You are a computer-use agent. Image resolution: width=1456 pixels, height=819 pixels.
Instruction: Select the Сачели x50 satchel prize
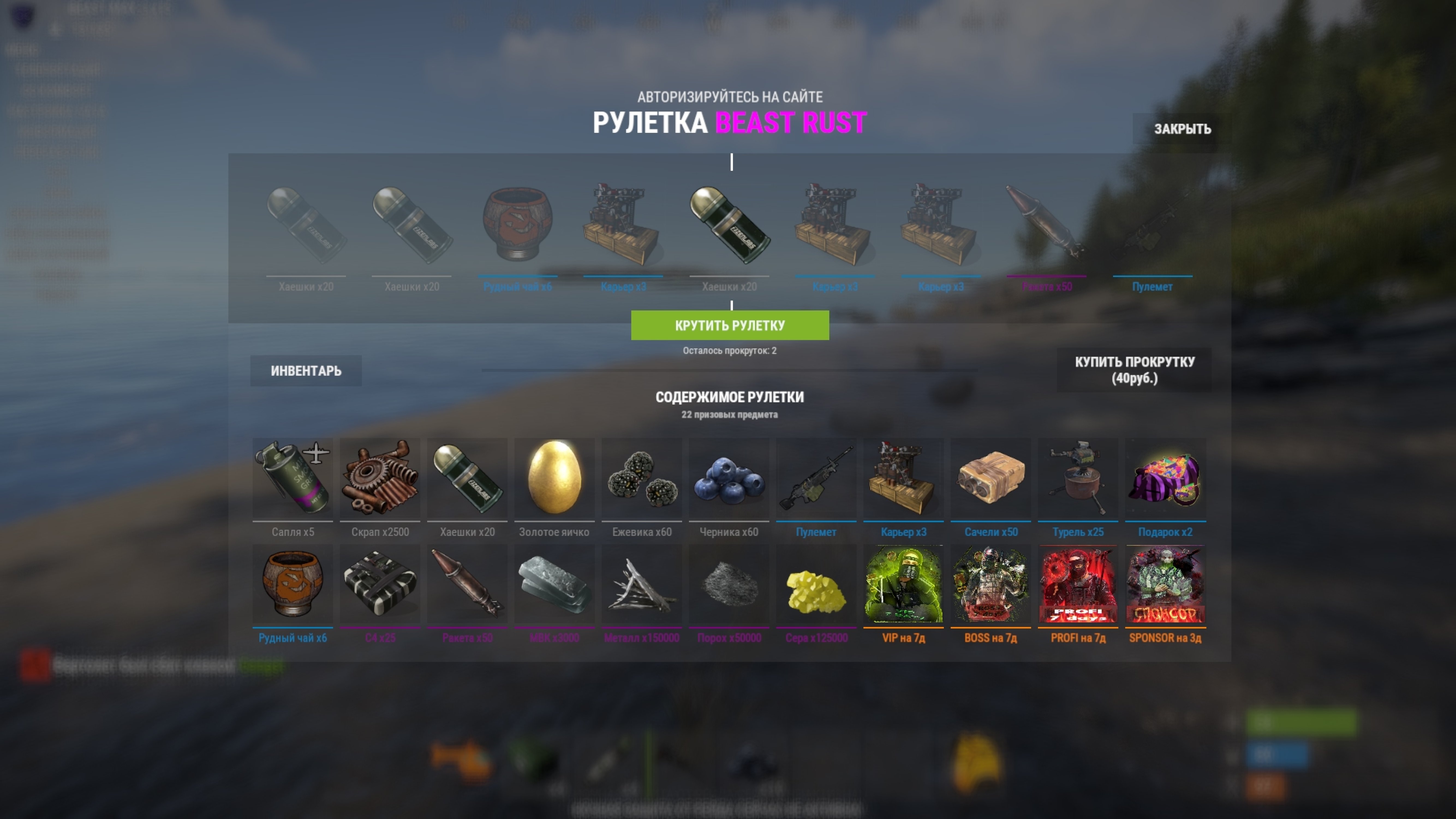991,479
